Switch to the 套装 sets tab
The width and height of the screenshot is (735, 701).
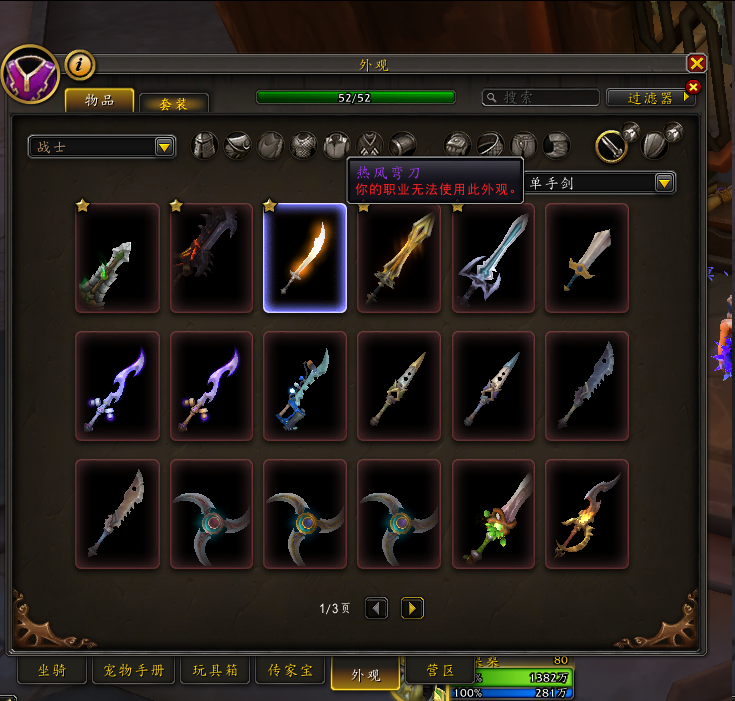click(x=174, y=104)
